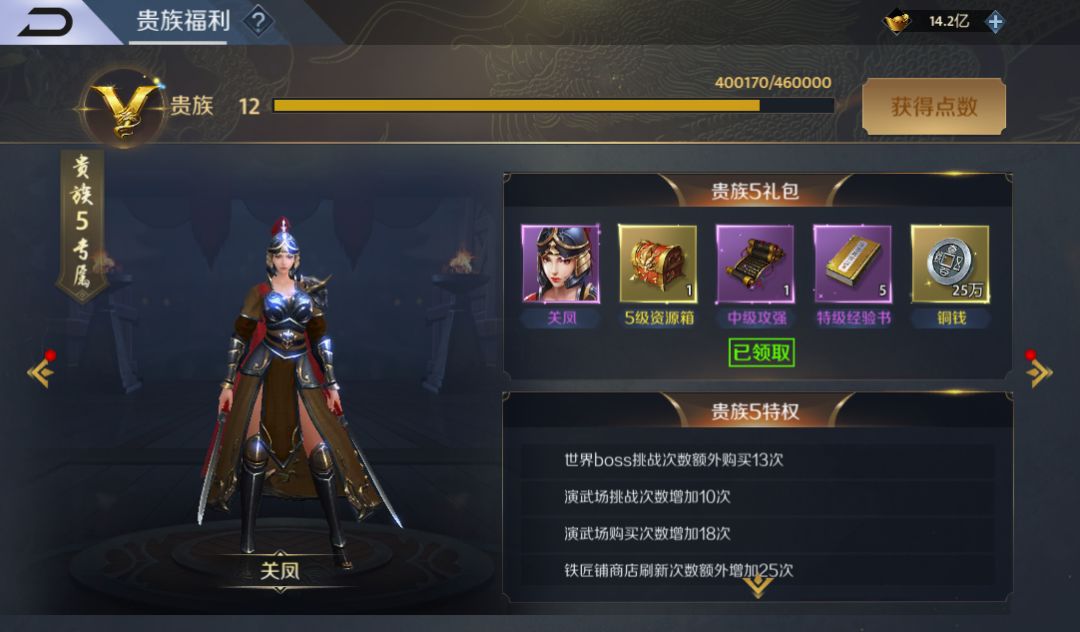Go back using the return arrow

pyautogui.click(x=45, y=21)
